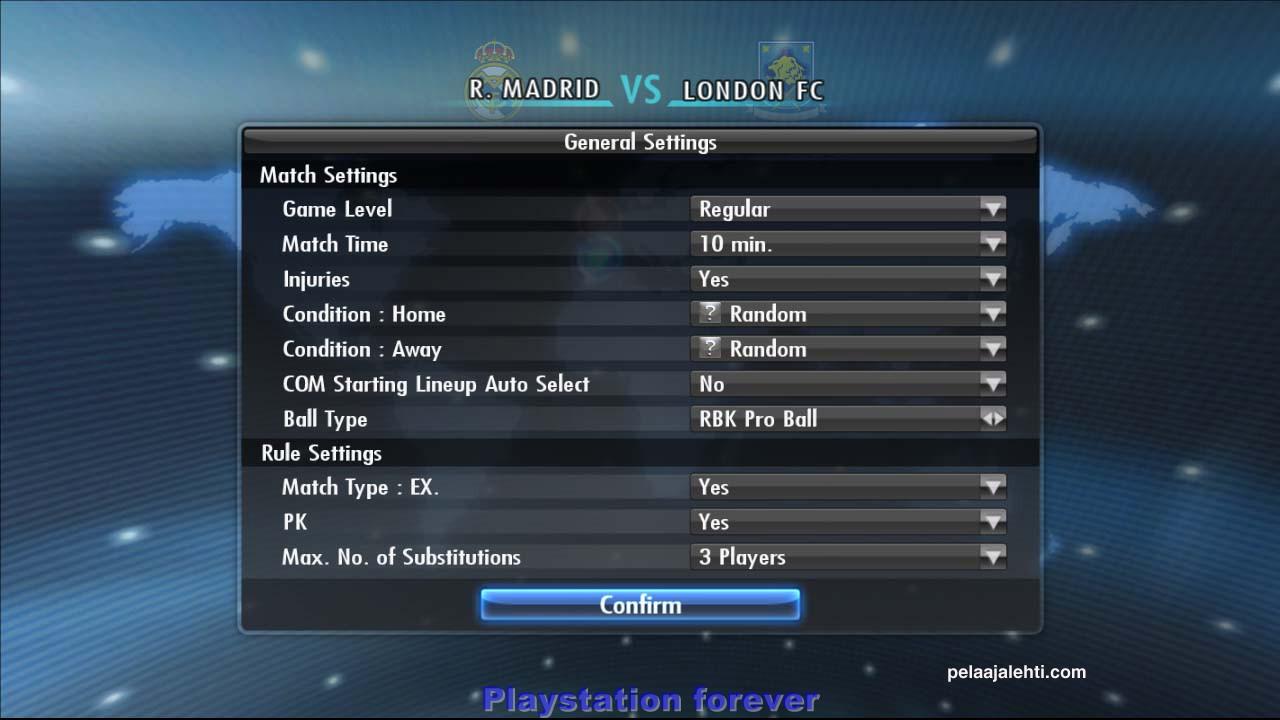
Task: Open the Max. No. of Substitutions dropdown
Action: click(848, 557)
